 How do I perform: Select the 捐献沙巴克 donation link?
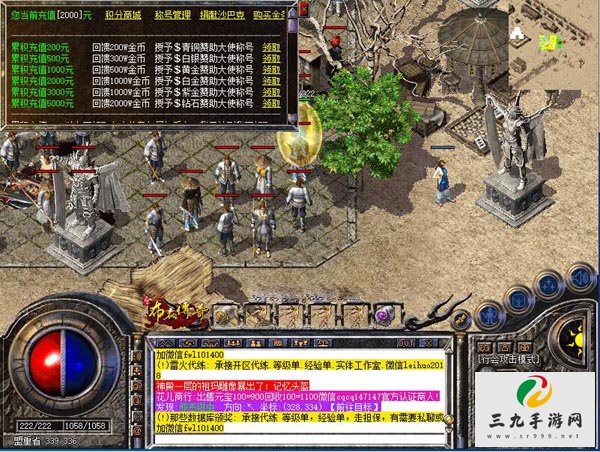[x=221, y=13]
